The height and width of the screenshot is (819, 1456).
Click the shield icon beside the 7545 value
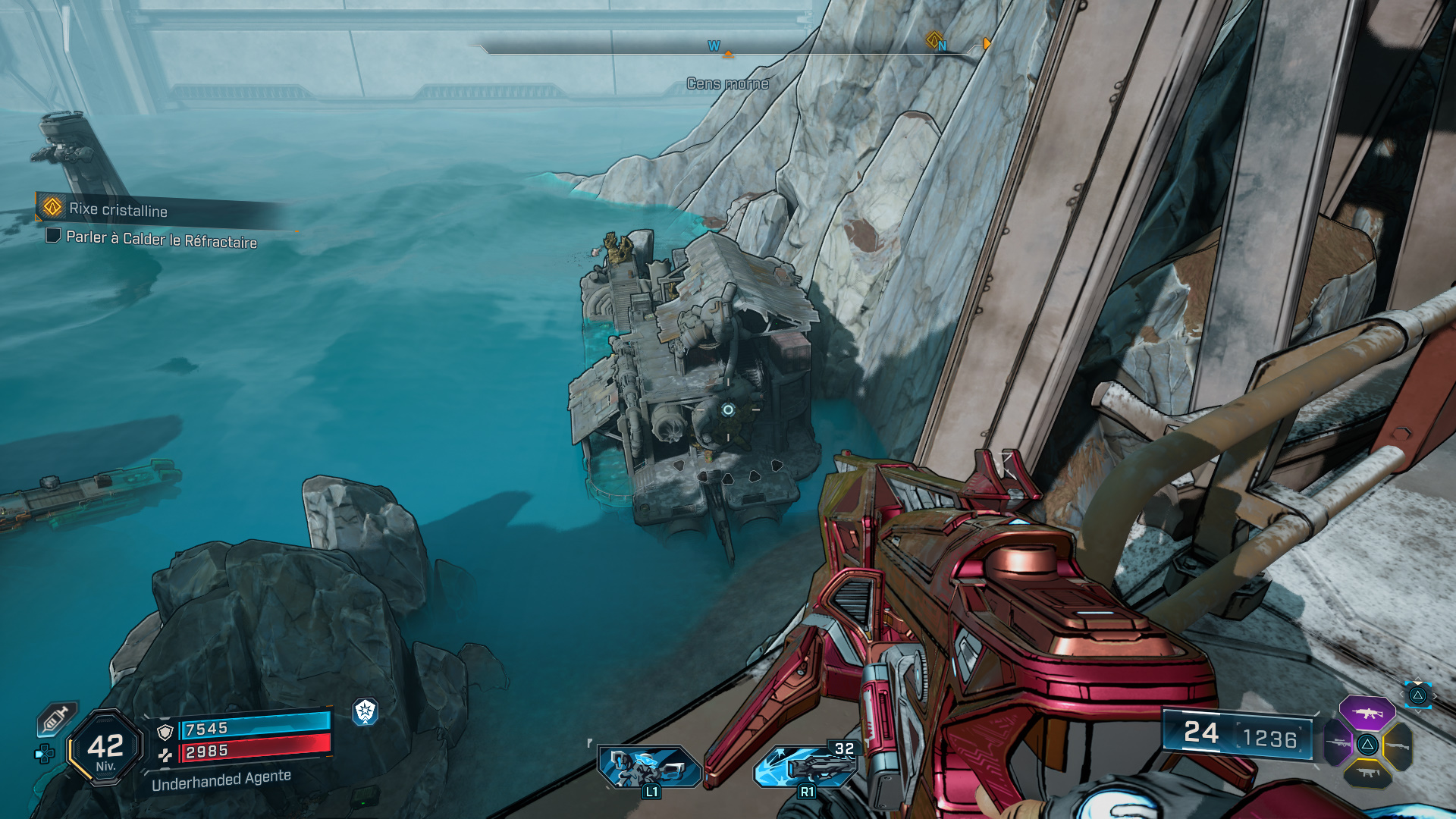point(165,730)
